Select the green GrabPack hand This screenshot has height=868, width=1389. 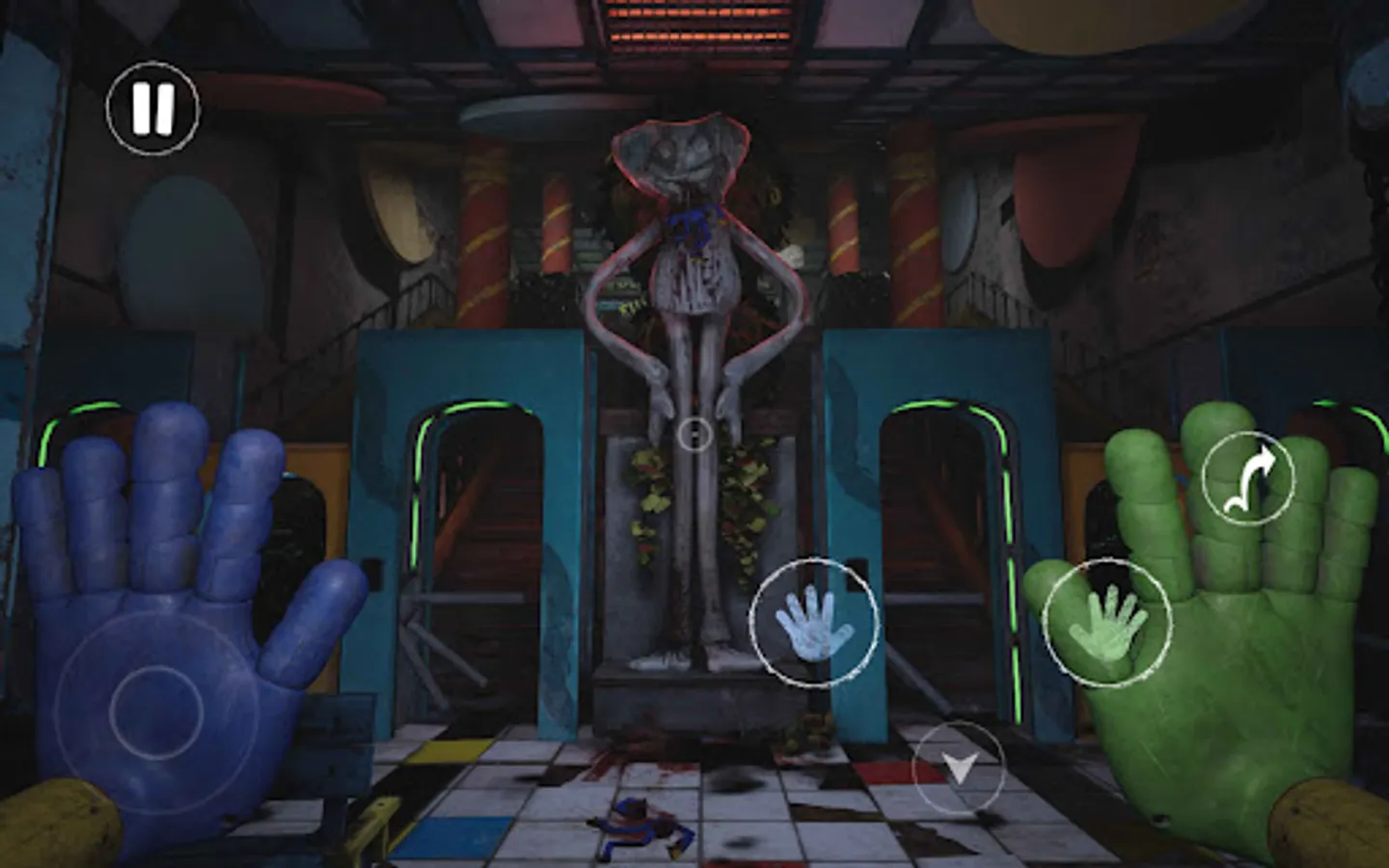pyautogui.click(x=1109, y=622)
